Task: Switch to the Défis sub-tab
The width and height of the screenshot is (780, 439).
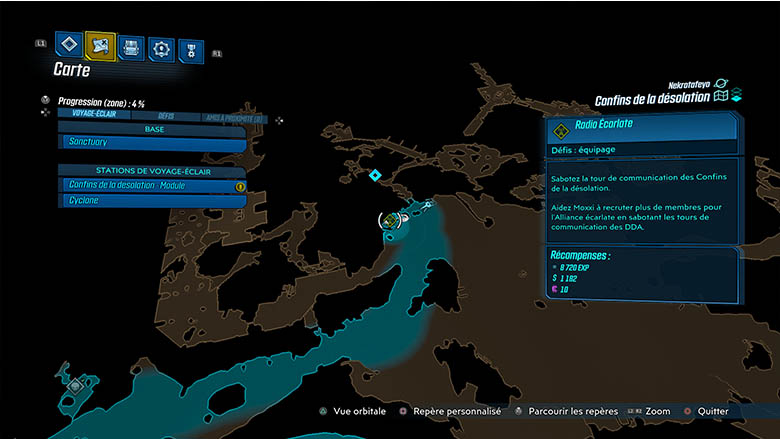Action: 166,116
